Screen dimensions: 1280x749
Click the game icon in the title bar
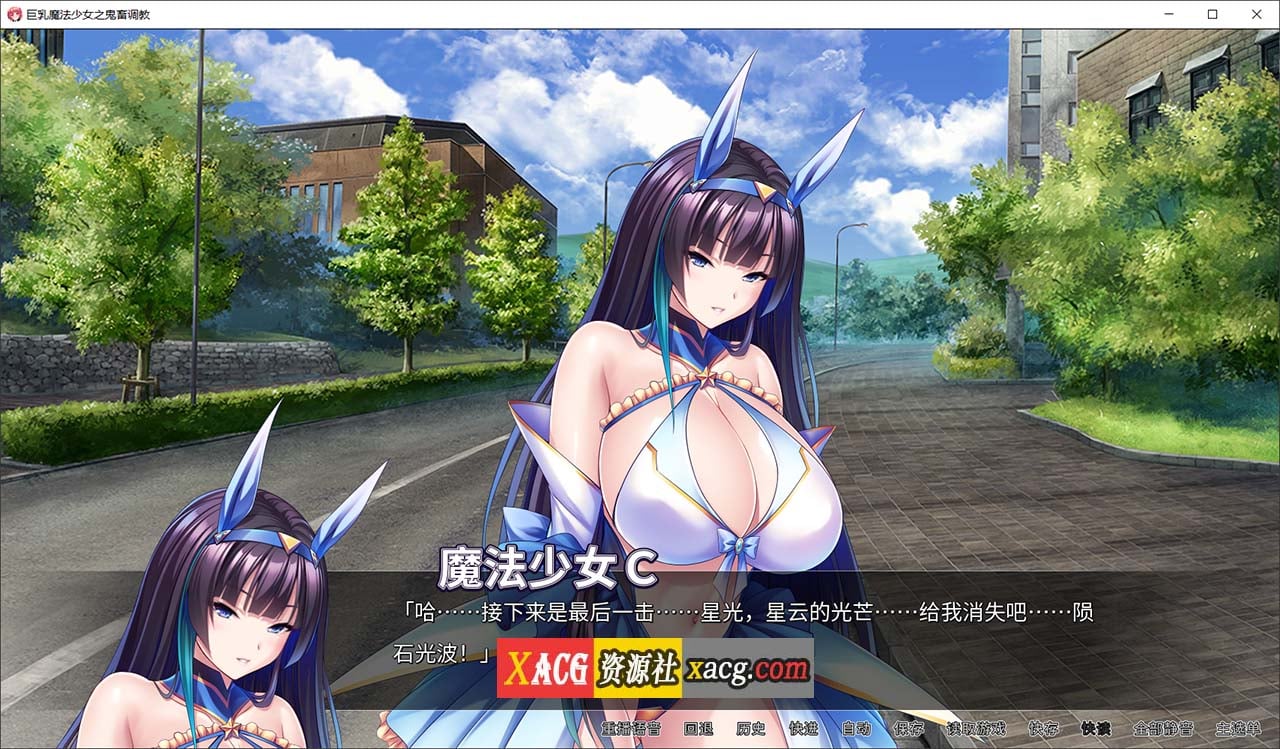12,14
